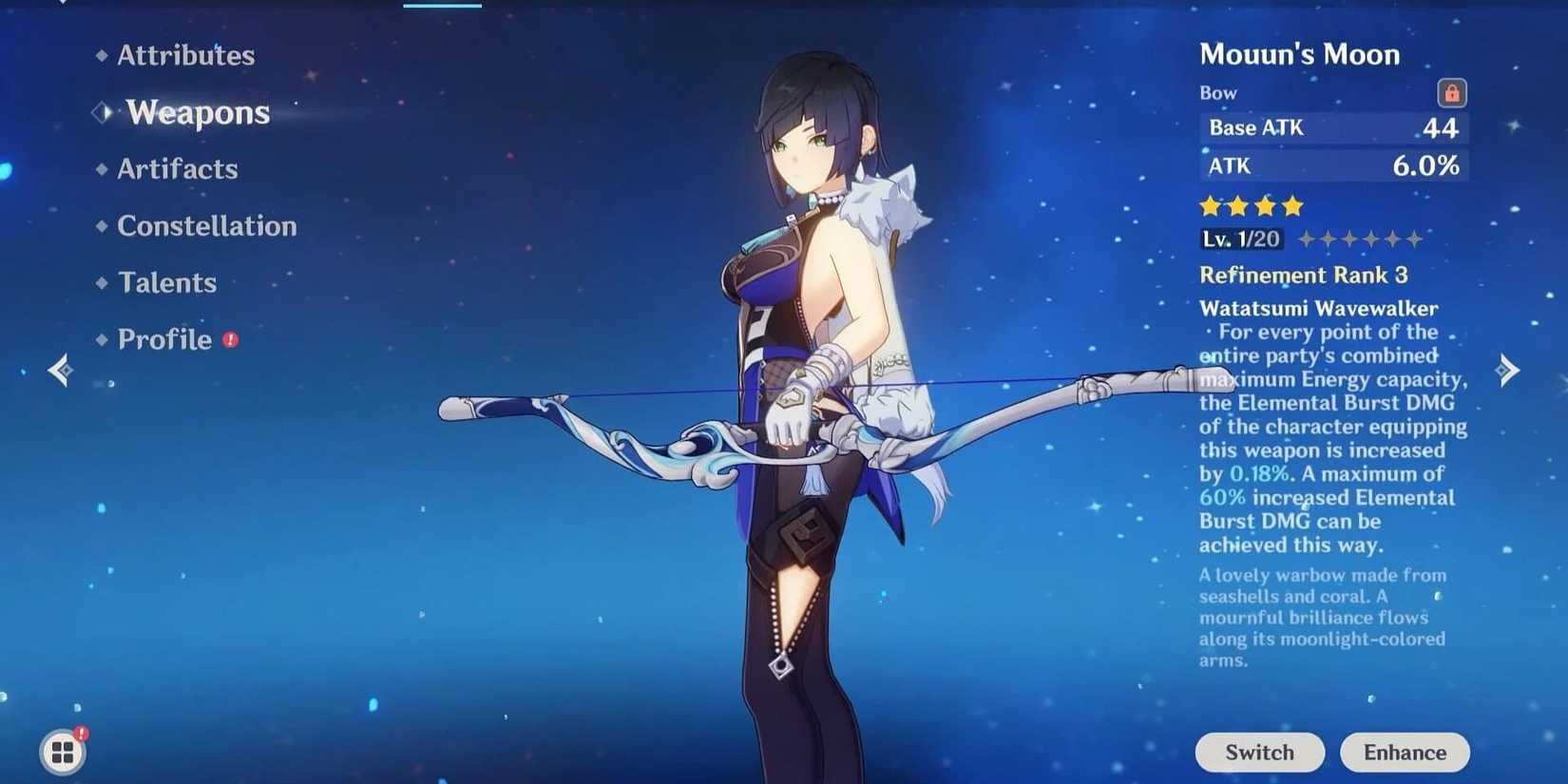The image size is (1568, 784).
Task: Click the left arrow to previous character
Action: coord(59,371)
